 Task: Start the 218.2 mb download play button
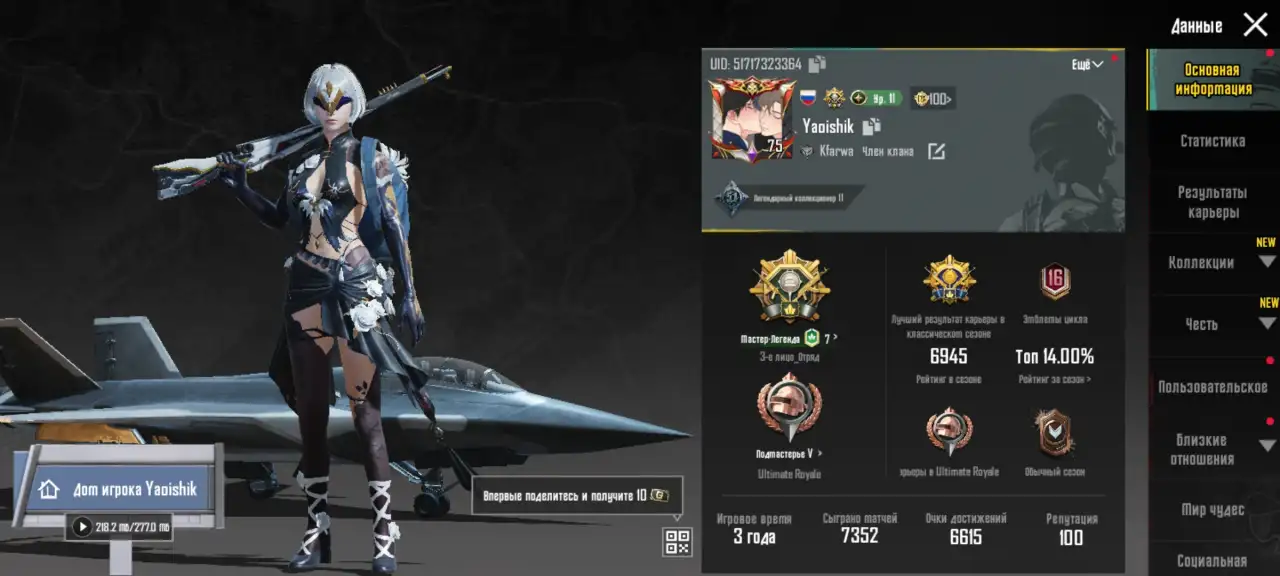tap(82, 526)
